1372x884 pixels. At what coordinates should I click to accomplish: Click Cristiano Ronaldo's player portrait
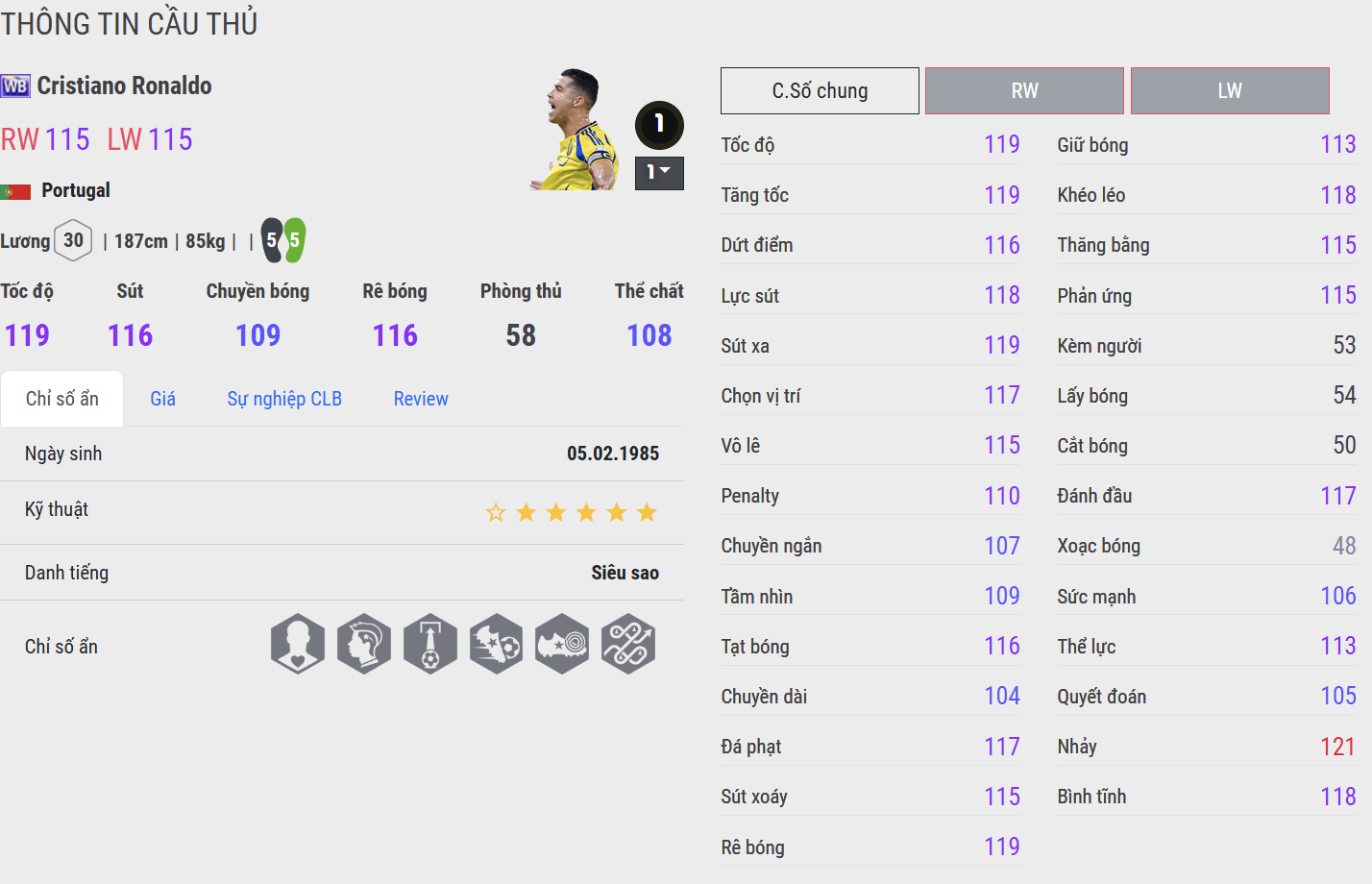(576, 130)
